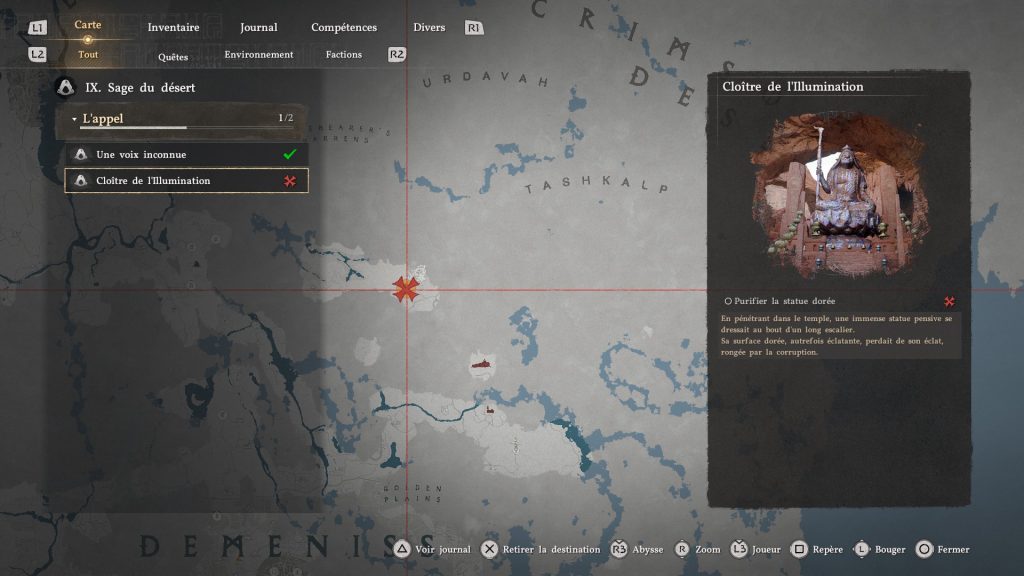
Task: Collapse the L'appel quest section
Action: coord(74,119)
